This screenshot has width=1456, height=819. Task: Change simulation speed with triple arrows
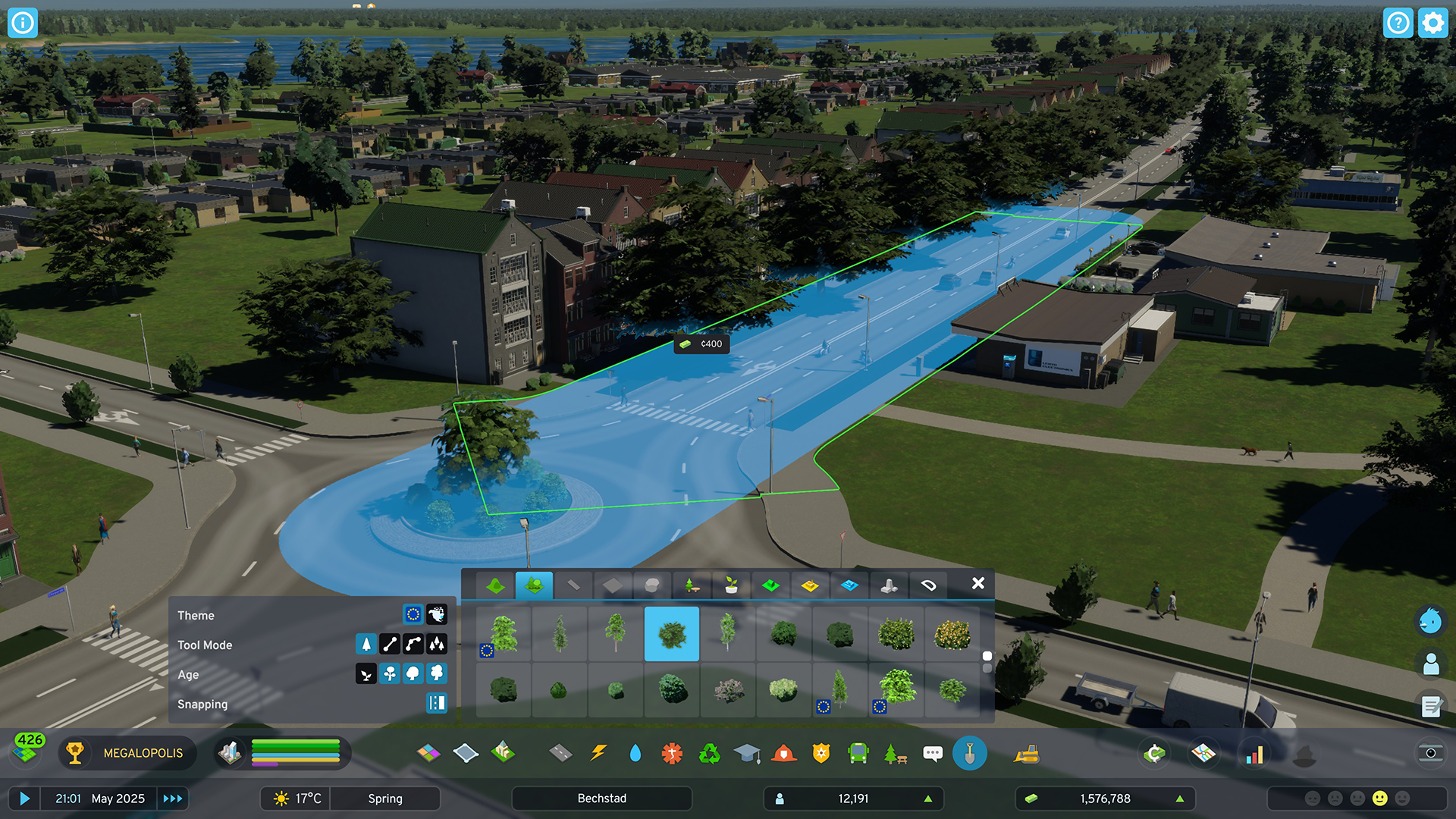173,799
